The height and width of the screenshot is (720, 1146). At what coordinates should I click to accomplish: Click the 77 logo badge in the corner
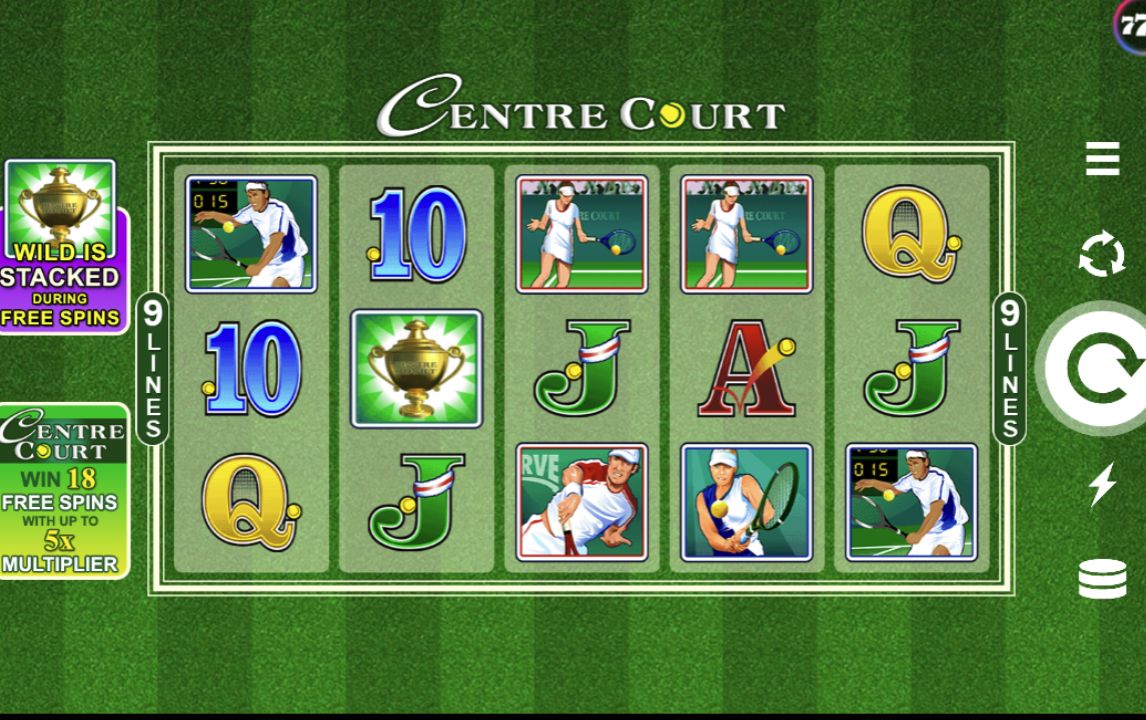point(1131,26)
